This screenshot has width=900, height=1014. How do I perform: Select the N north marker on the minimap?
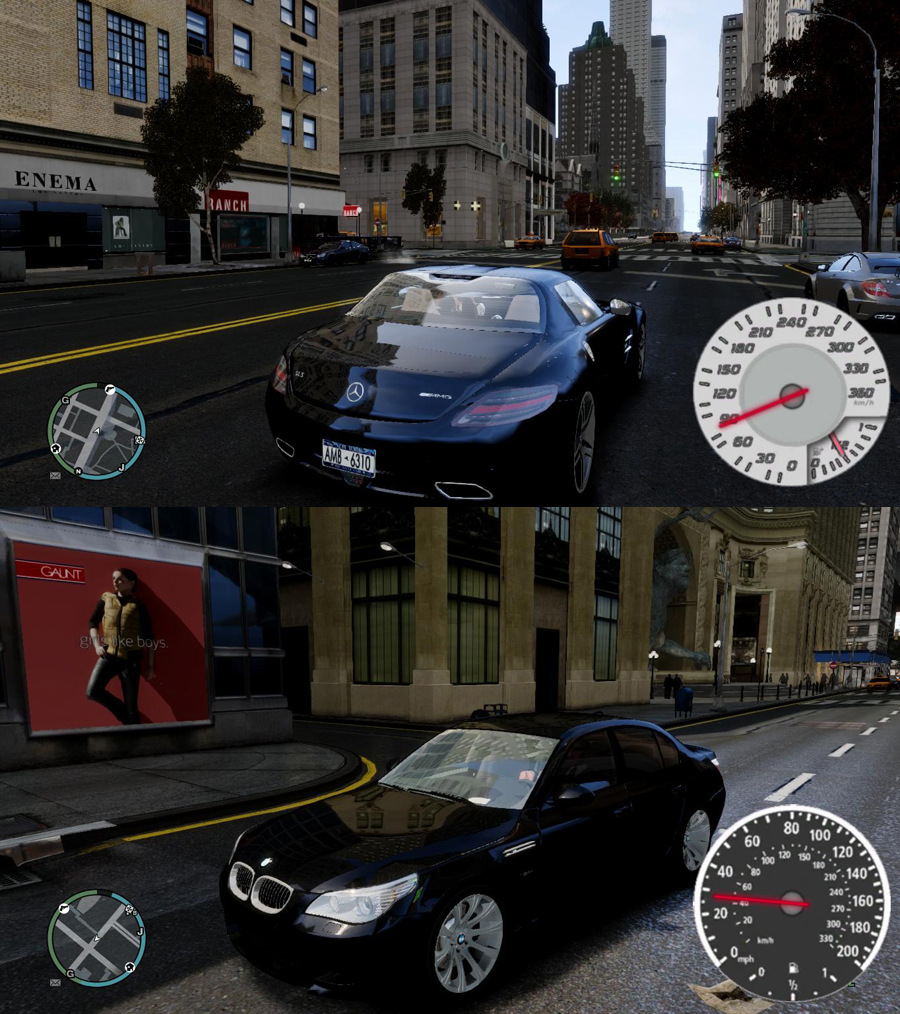(79, 470)
